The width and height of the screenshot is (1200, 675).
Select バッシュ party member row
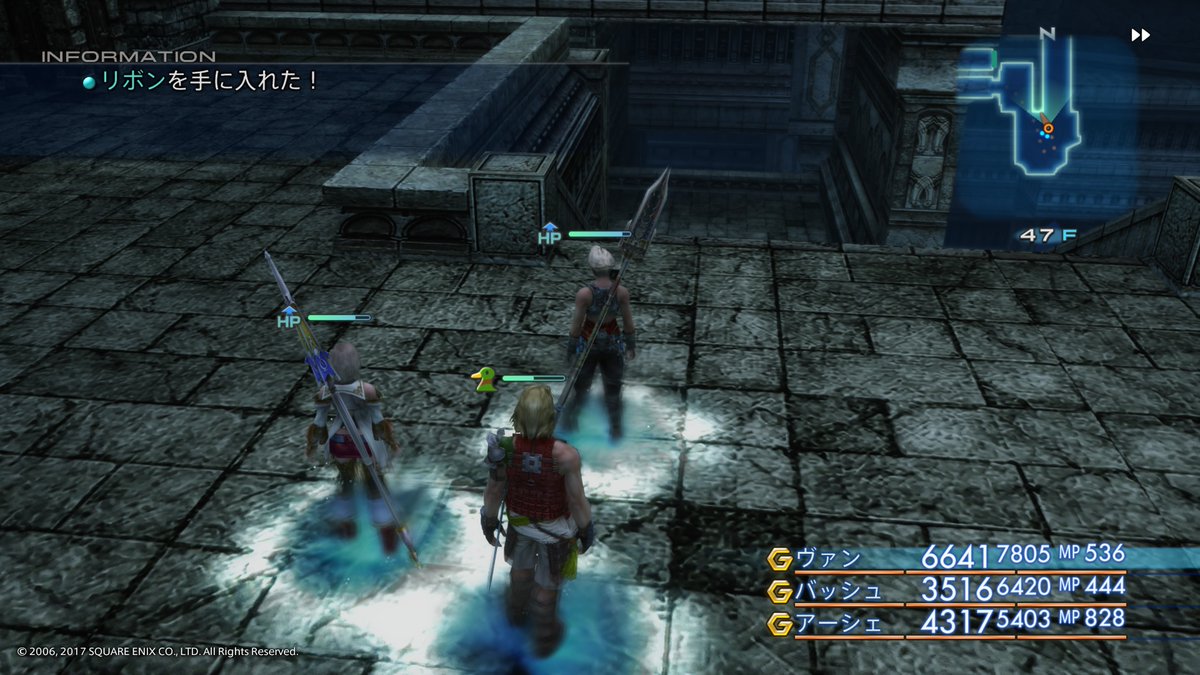[x=945, y=588]
